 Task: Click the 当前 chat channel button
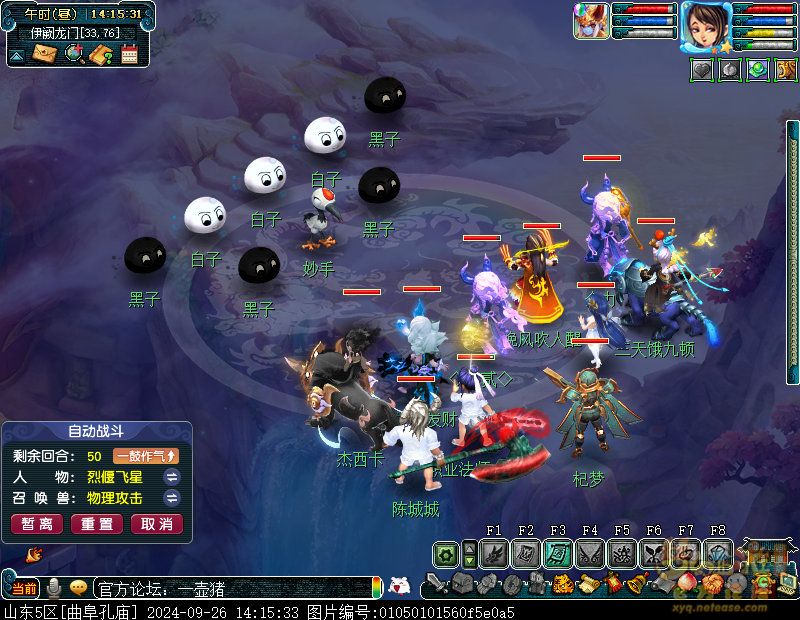coord(24,587)
